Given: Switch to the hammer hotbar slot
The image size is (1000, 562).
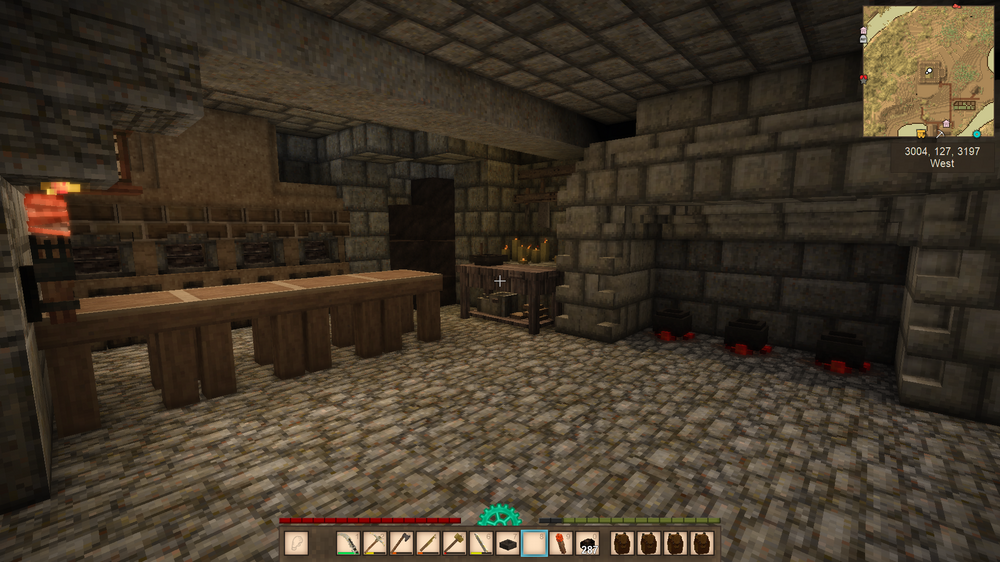Looking at the screenshot, I should click(454, 543).
